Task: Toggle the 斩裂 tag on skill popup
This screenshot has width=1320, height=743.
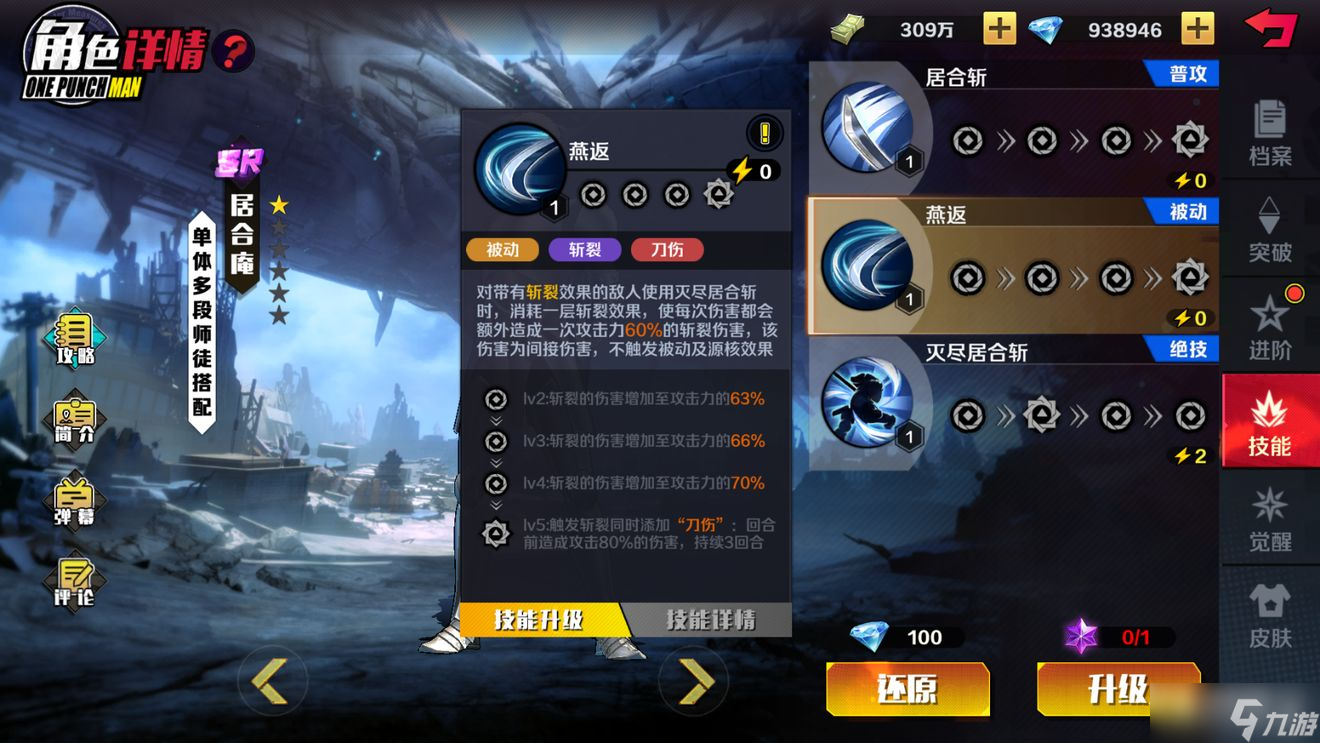Action: [x=584, y=250]
